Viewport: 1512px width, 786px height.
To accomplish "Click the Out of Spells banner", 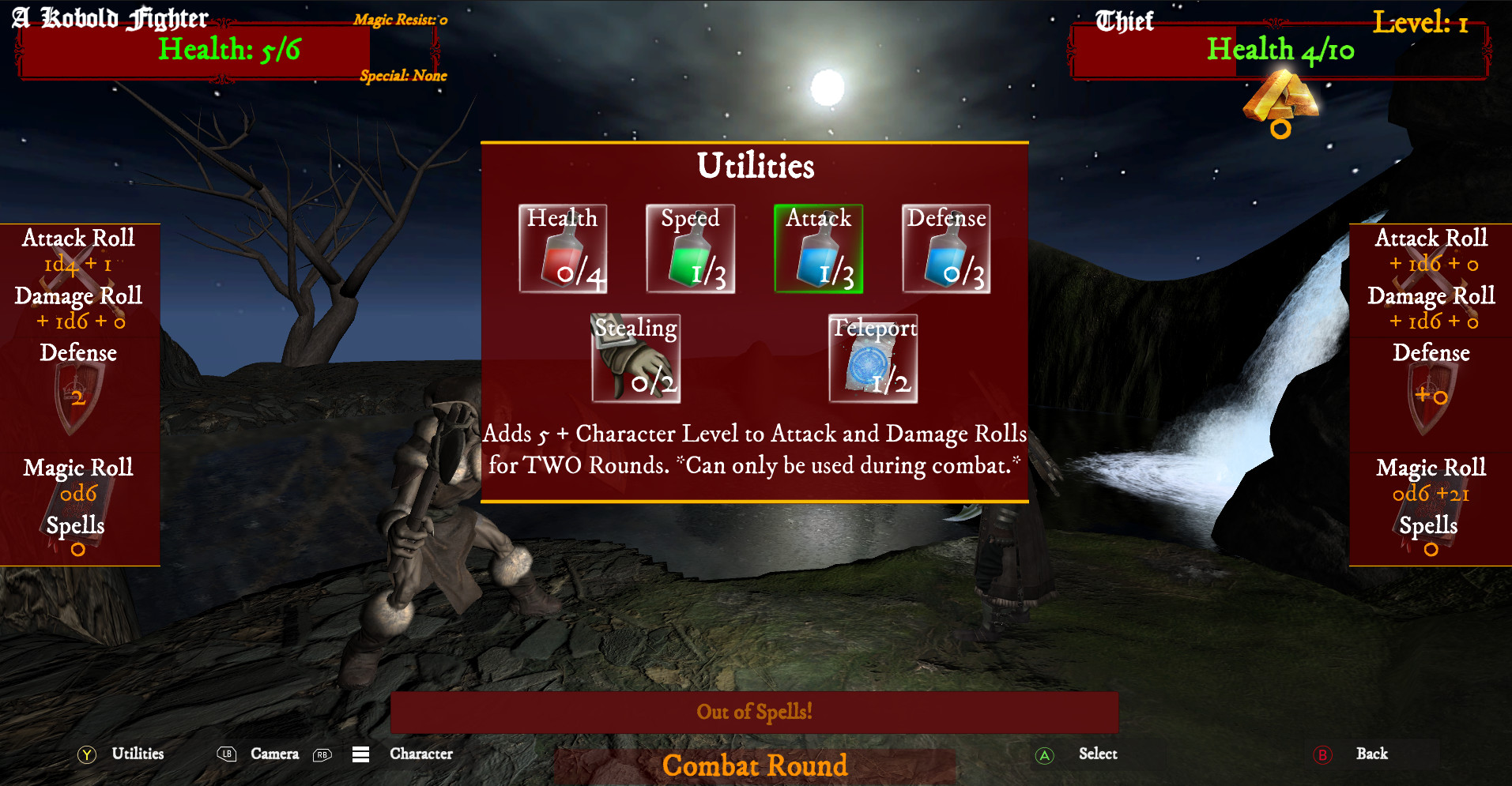I will click(755, 712).
